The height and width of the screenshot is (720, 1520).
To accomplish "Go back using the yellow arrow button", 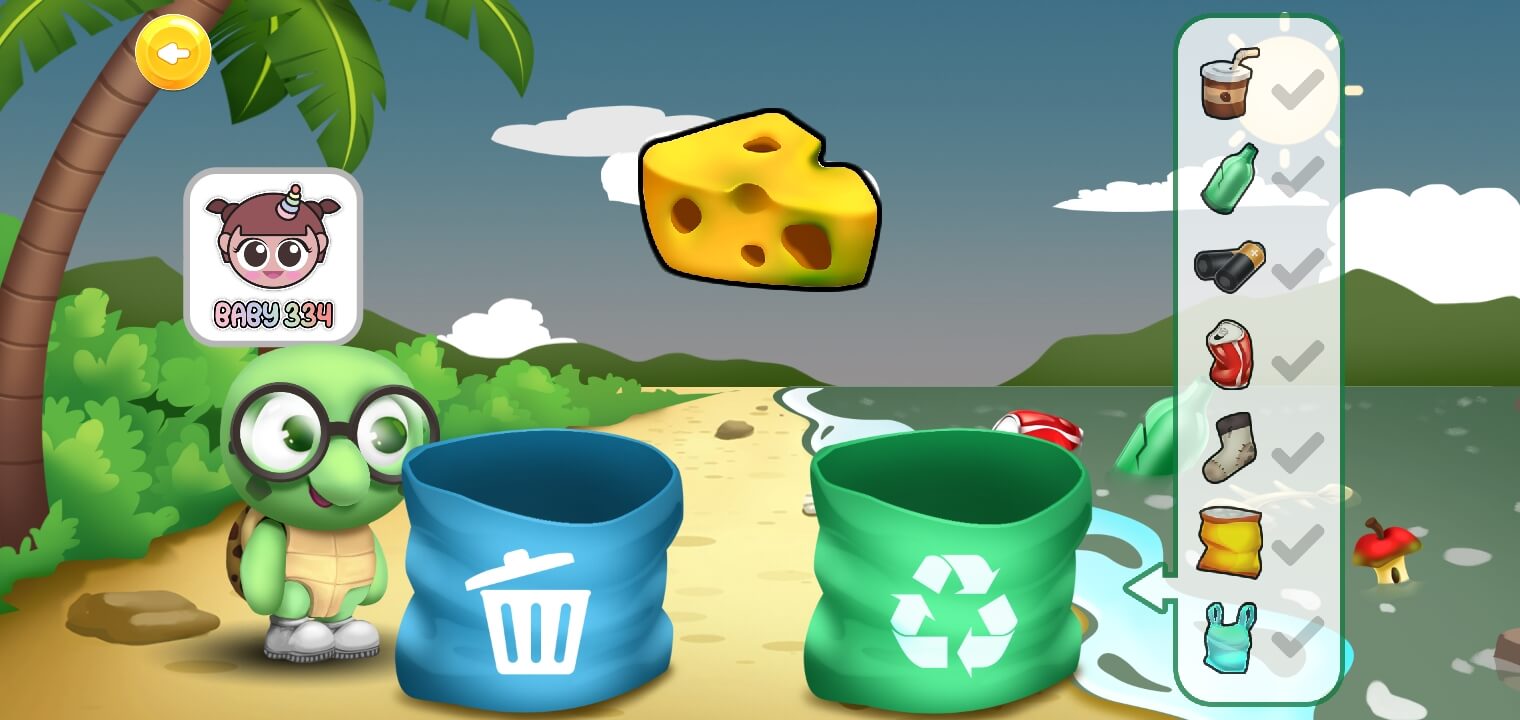I will (173, 53).
